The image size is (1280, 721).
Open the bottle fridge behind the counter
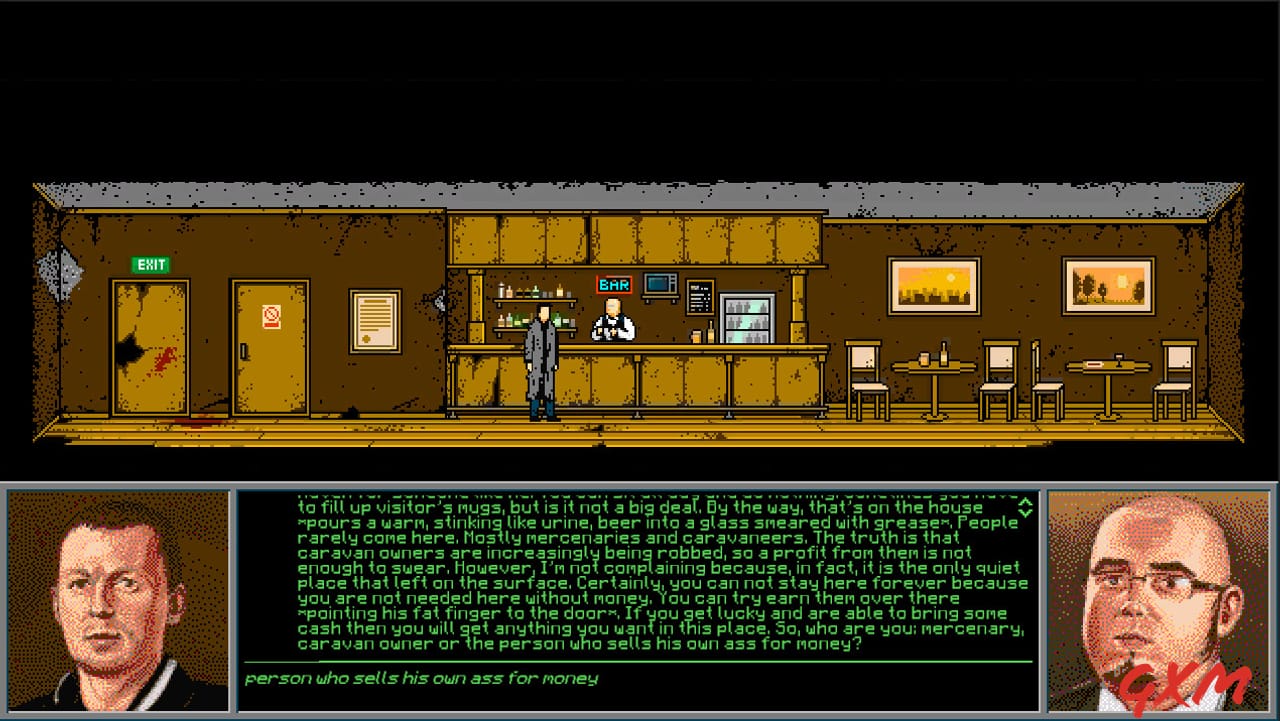pos(748,318)
